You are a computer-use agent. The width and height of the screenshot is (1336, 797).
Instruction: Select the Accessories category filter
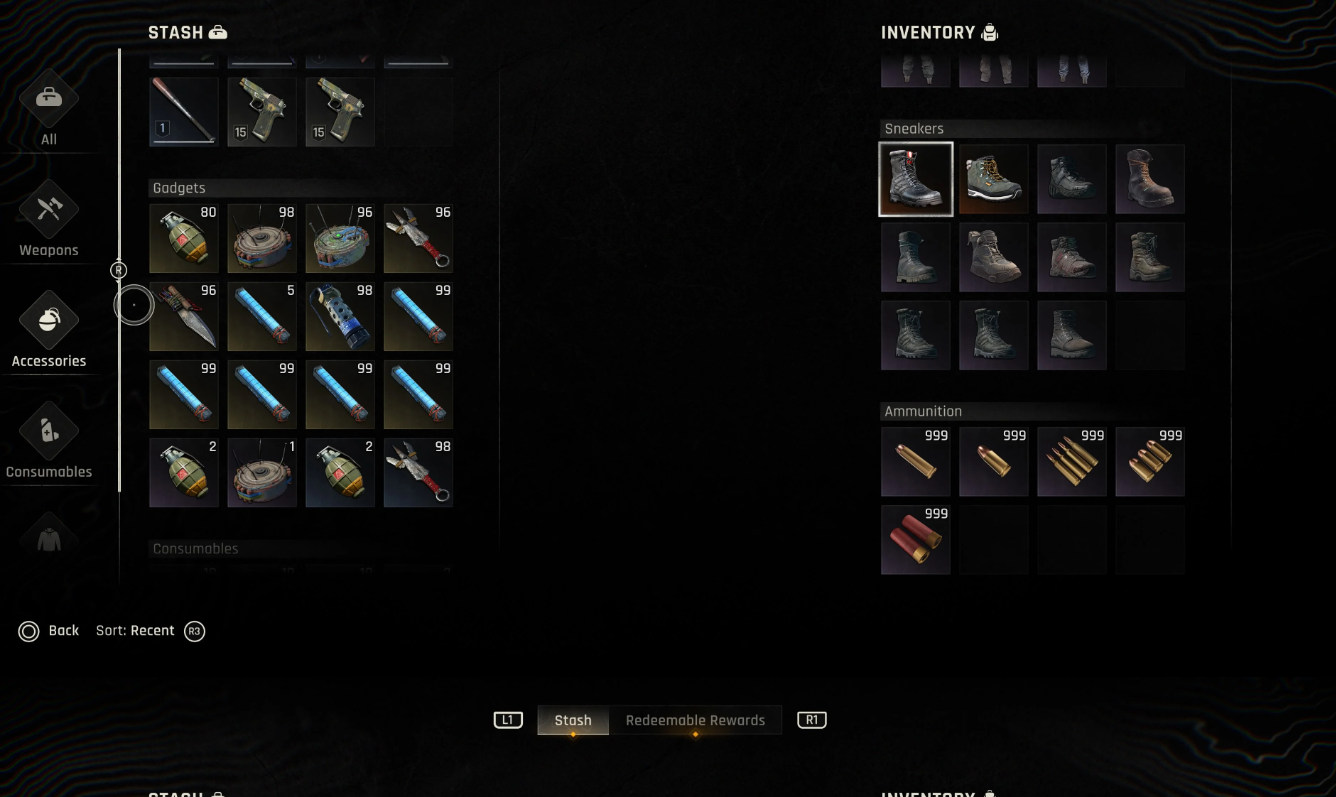tap(49, 330)
